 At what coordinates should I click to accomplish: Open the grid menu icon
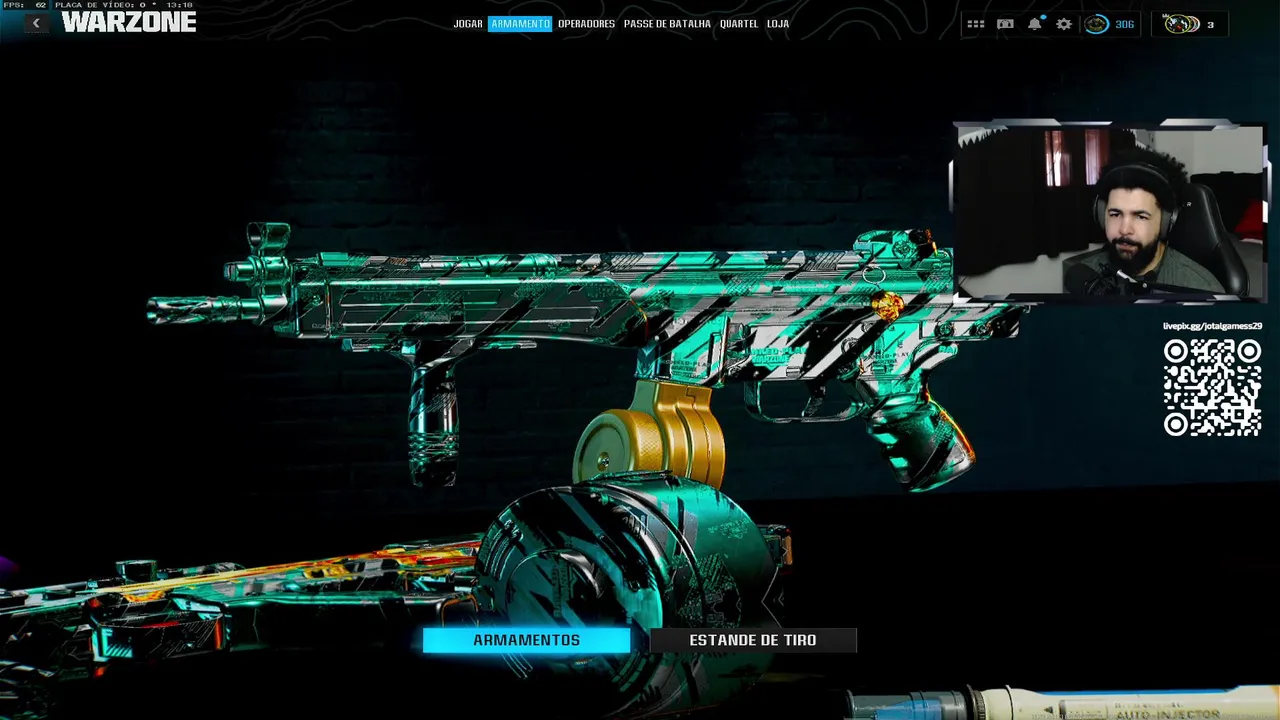976,24
